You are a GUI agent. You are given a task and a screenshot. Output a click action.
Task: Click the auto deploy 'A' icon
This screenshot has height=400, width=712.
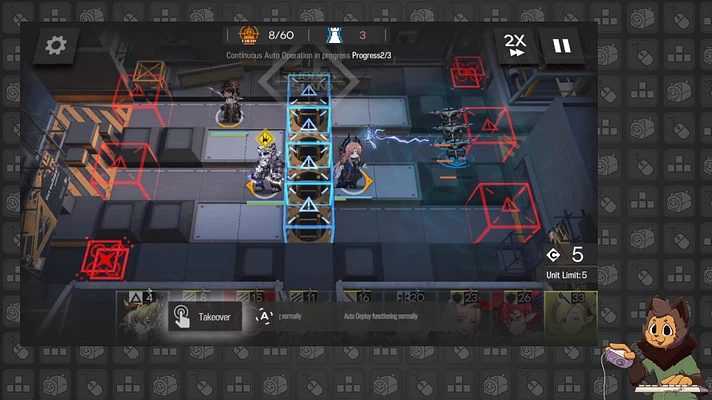(264, 317)
